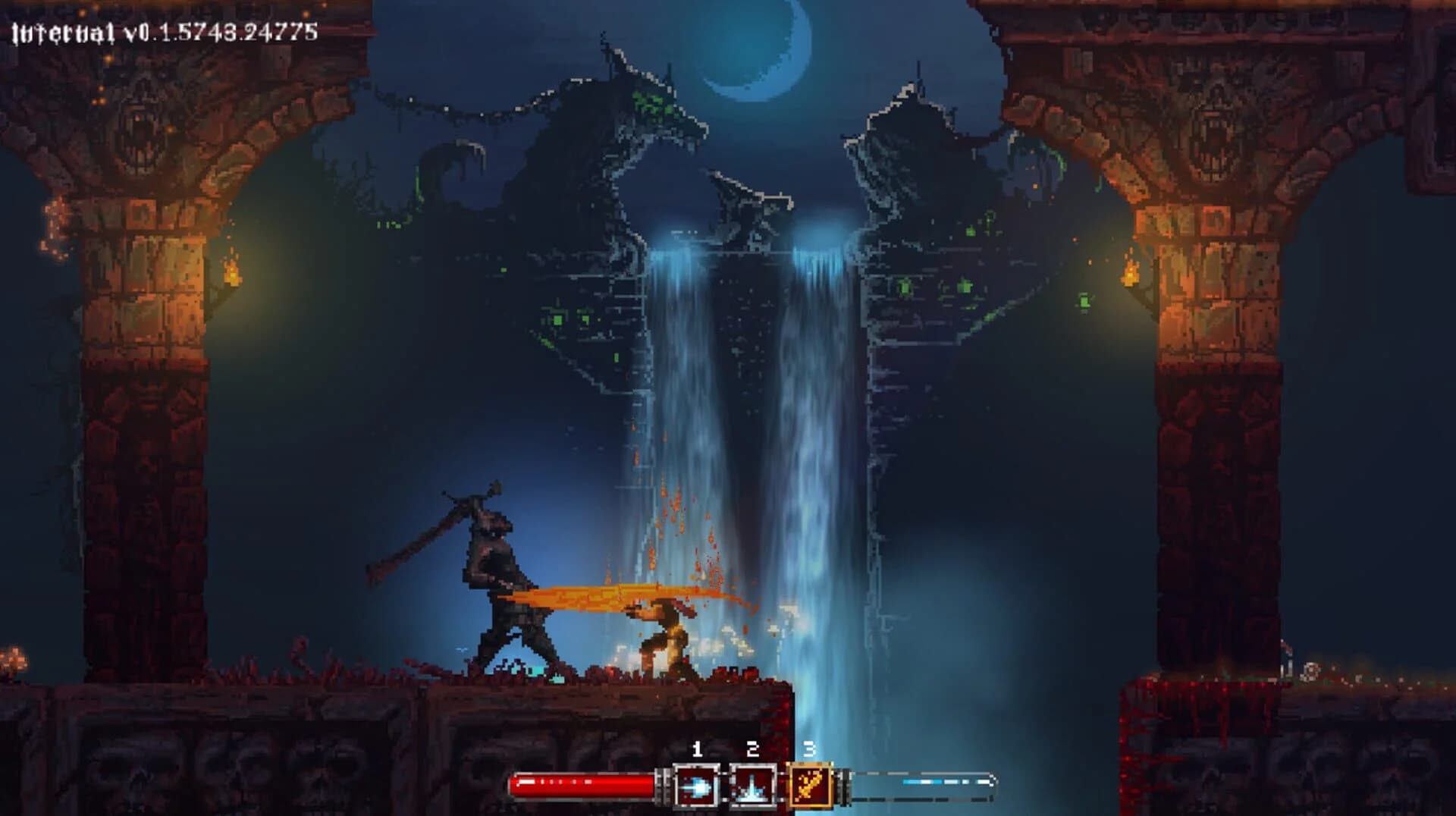This screenshot has width=1456, height=816.
Task: Click the number 1 hotkey label
Action: [699, 749]
